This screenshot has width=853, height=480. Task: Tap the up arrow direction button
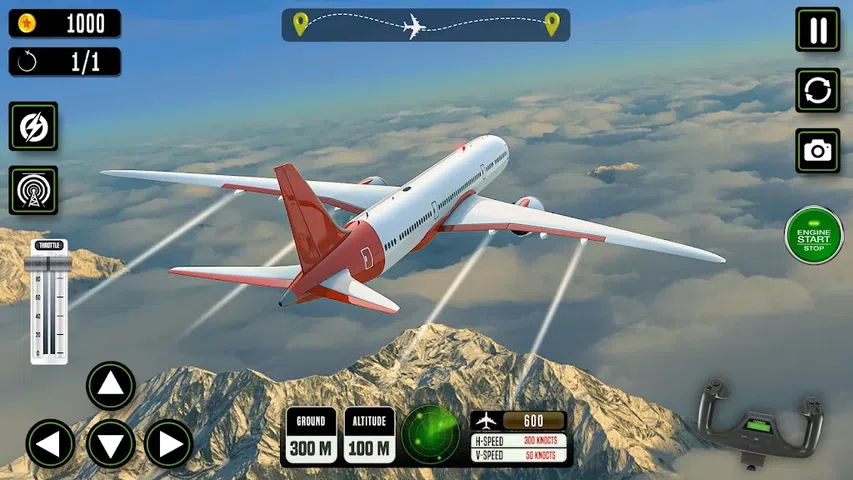click(110, 385)
